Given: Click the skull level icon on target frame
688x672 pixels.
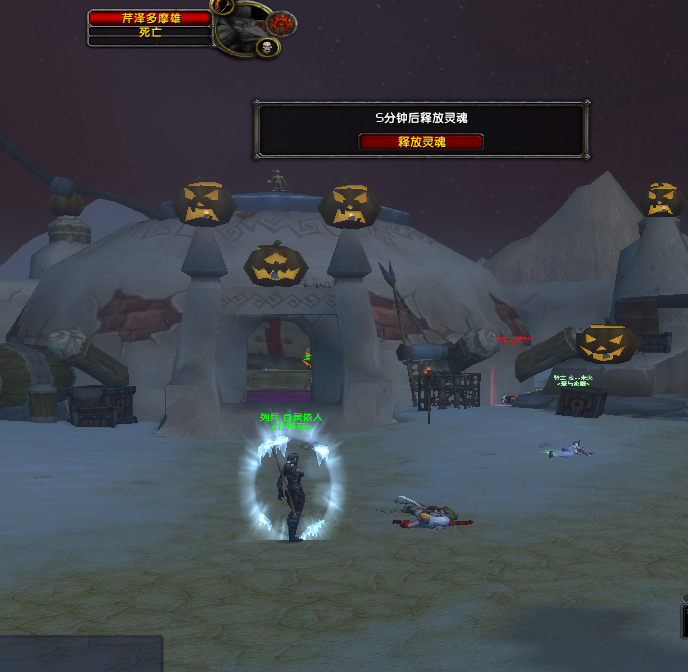Looking at the screenshot, I should [x=267, y=47].
